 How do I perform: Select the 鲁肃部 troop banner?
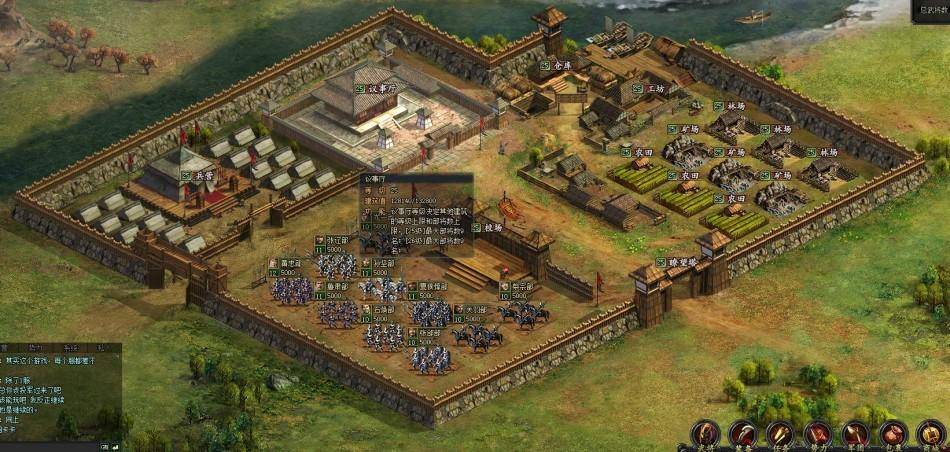[337, 286]
